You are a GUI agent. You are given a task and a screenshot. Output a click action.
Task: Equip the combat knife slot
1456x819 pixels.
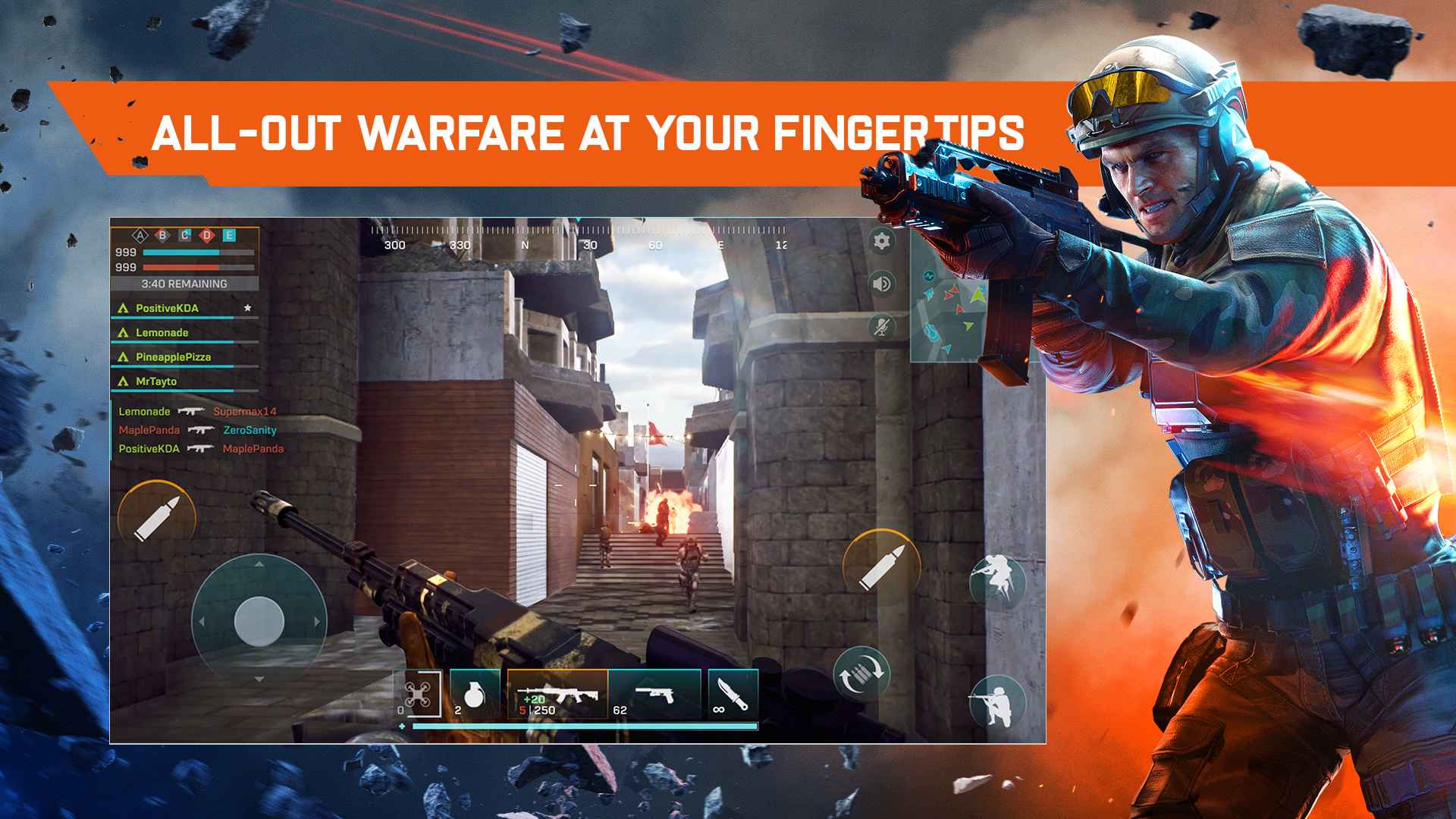pyautogui.click(x=732, y=694)
